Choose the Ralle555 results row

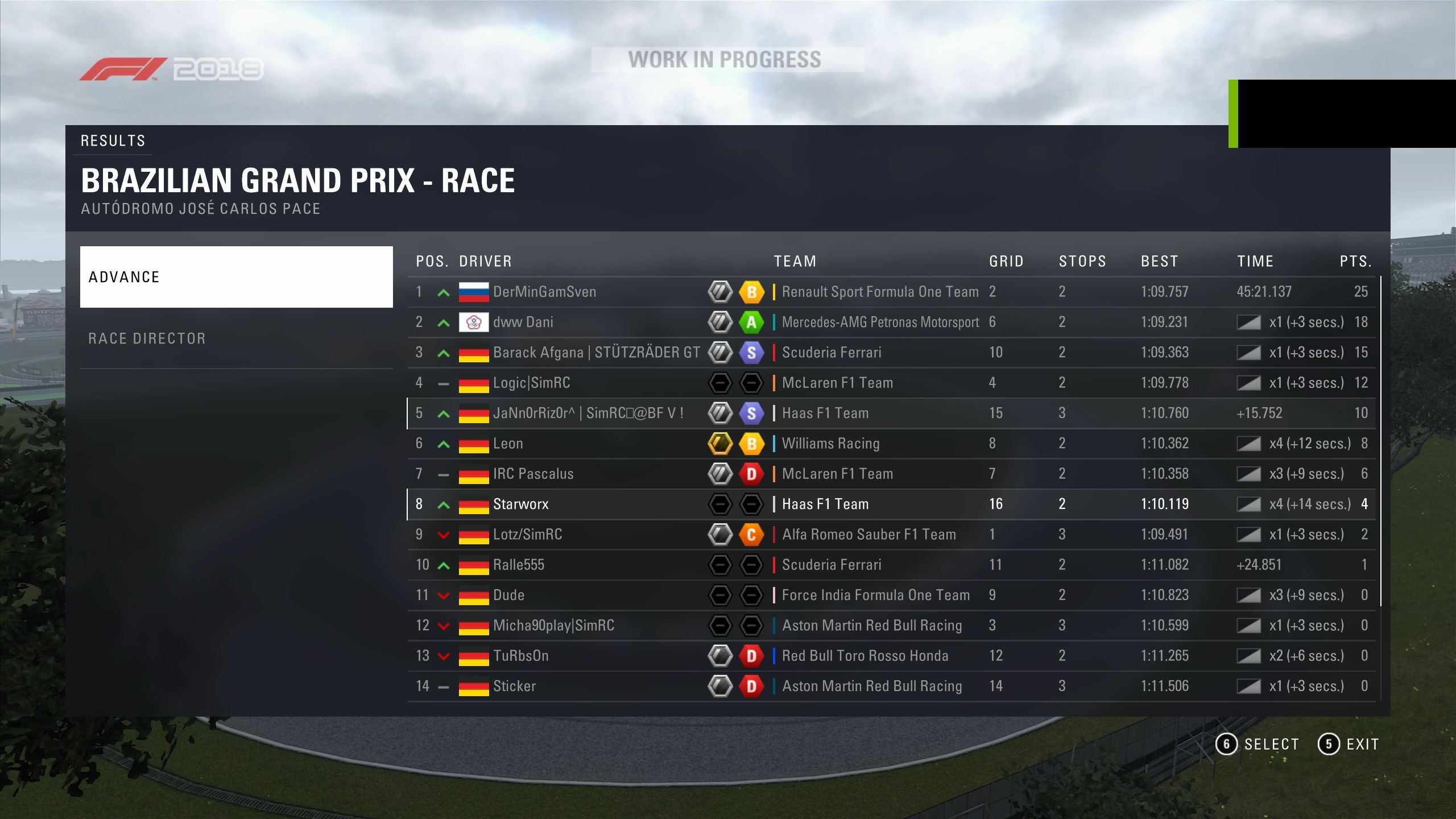(891, 565)
